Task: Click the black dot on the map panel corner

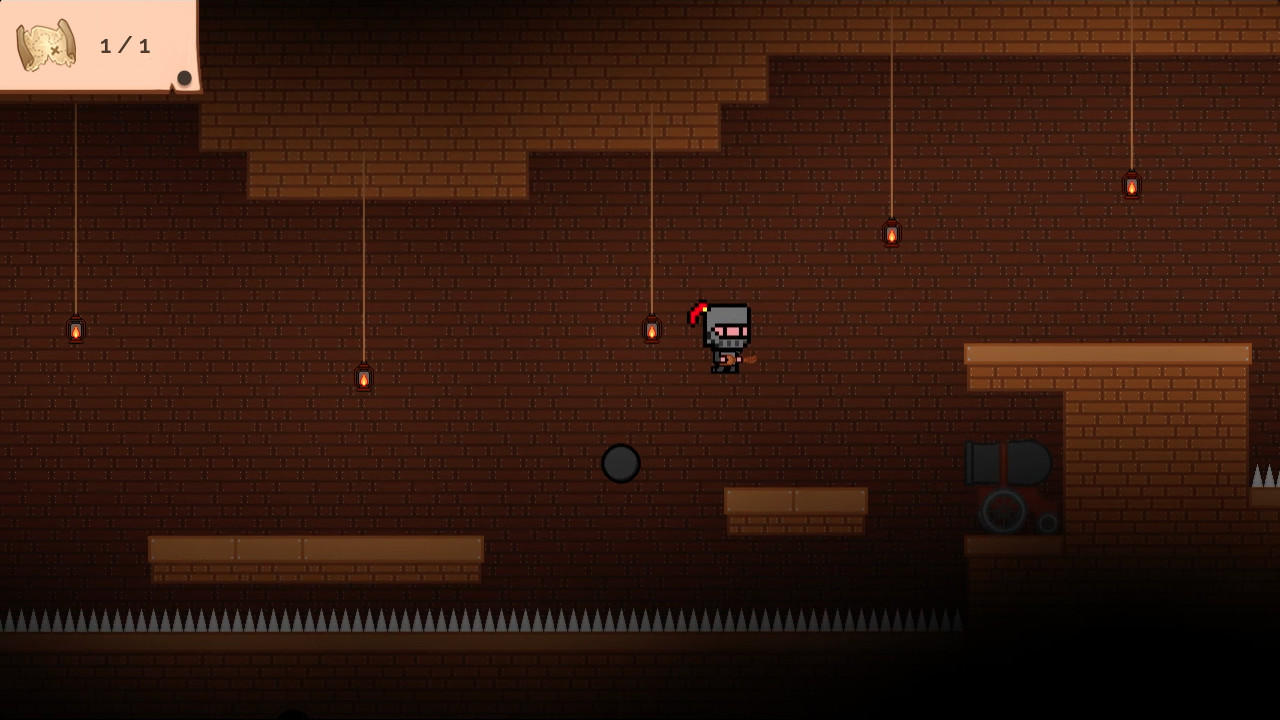Action: tap(185, 77)
